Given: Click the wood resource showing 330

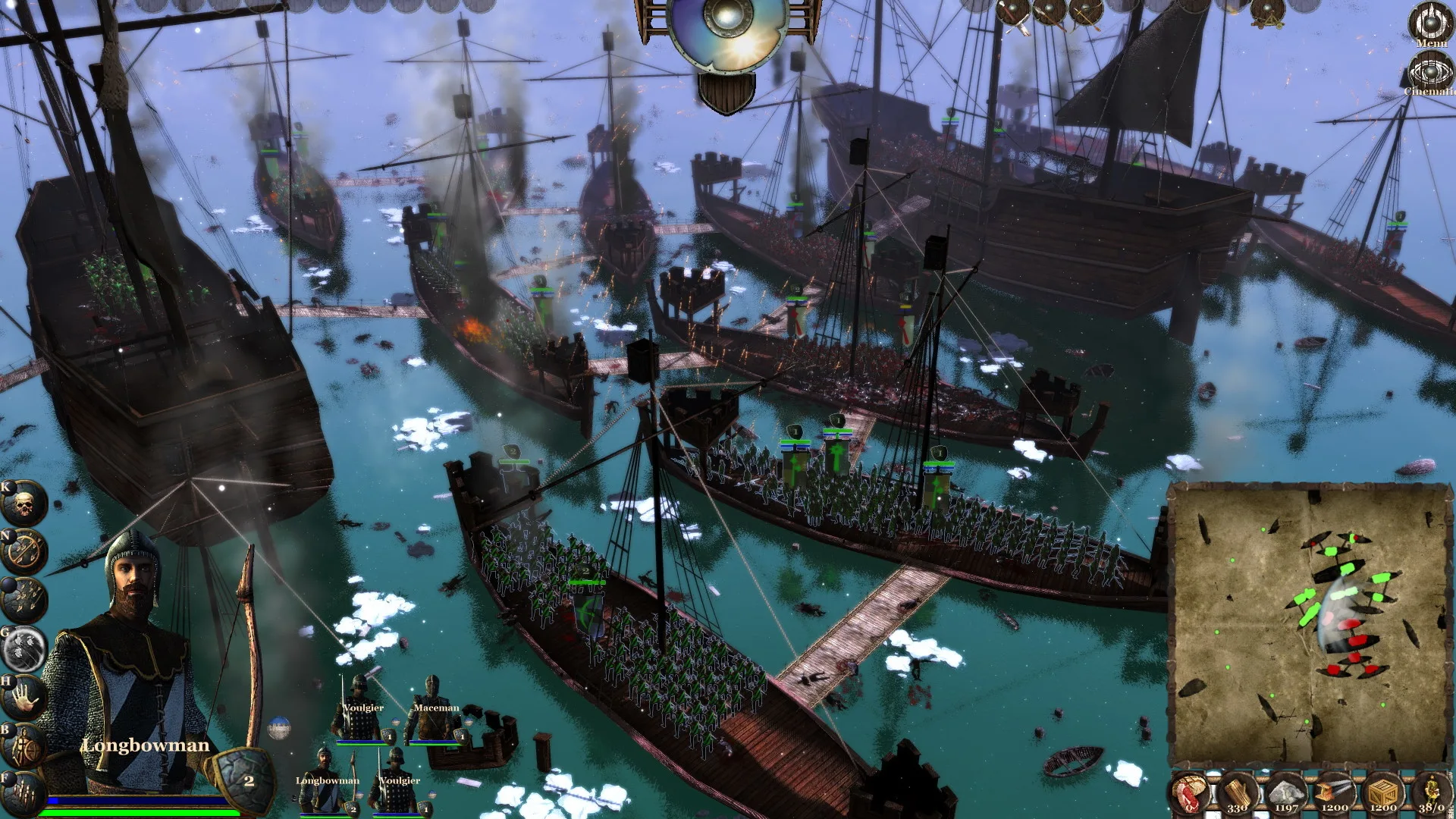Looking at the screenshot, I should pos(1237,793).
